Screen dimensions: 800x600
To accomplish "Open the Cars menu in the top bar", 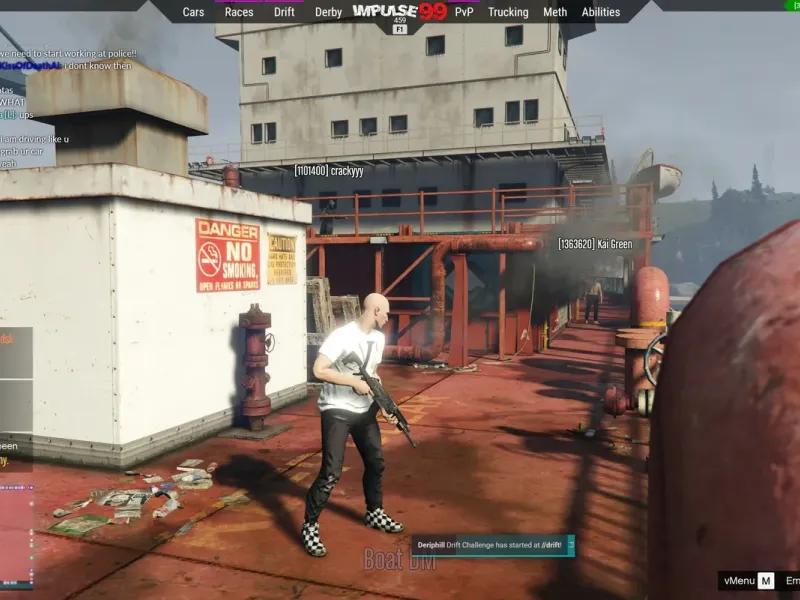I will pyautogui.click(x=193, y=12).
